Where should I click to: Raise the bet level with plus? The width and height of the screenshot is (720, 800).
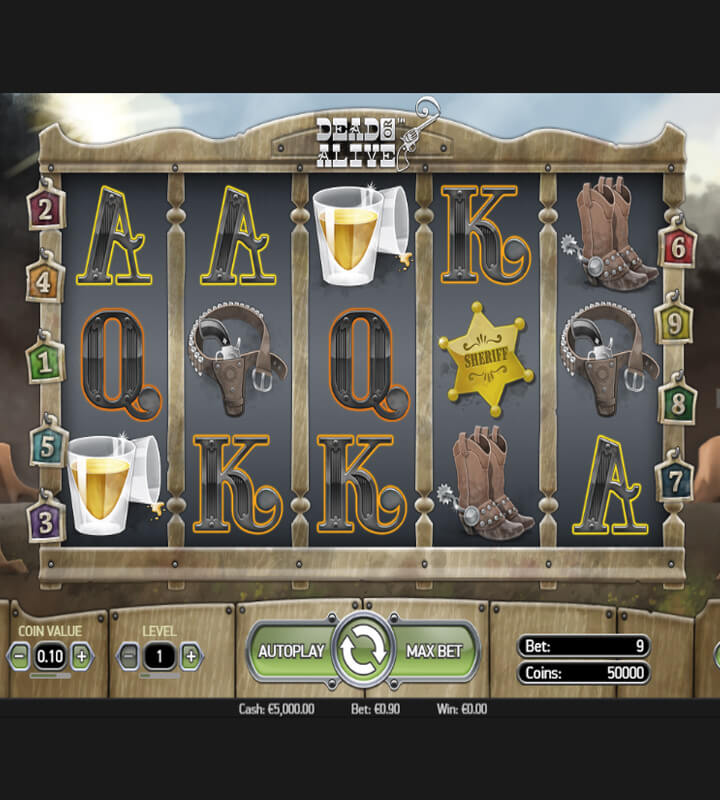point(190,656)
